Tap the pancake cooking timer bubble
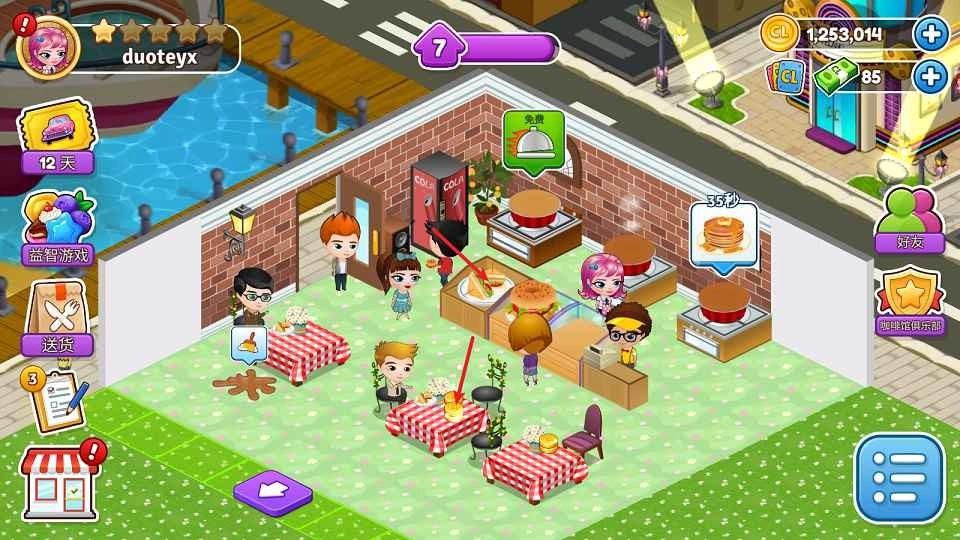The height and width of the screenshot is (540, 960). (x=723, y=235)
